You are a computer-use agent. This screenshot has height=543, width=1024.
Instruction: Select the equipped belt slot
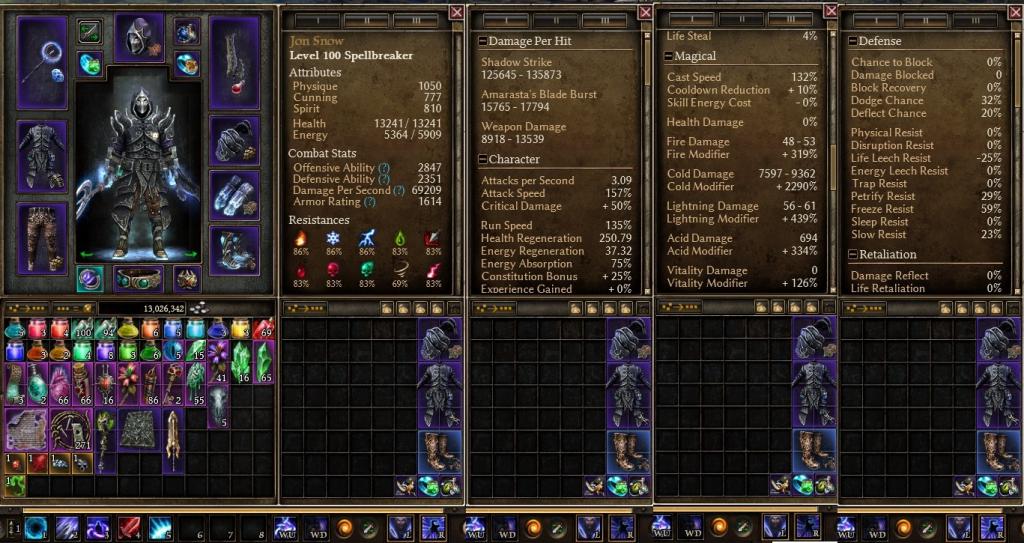click(x=138, y=279)
